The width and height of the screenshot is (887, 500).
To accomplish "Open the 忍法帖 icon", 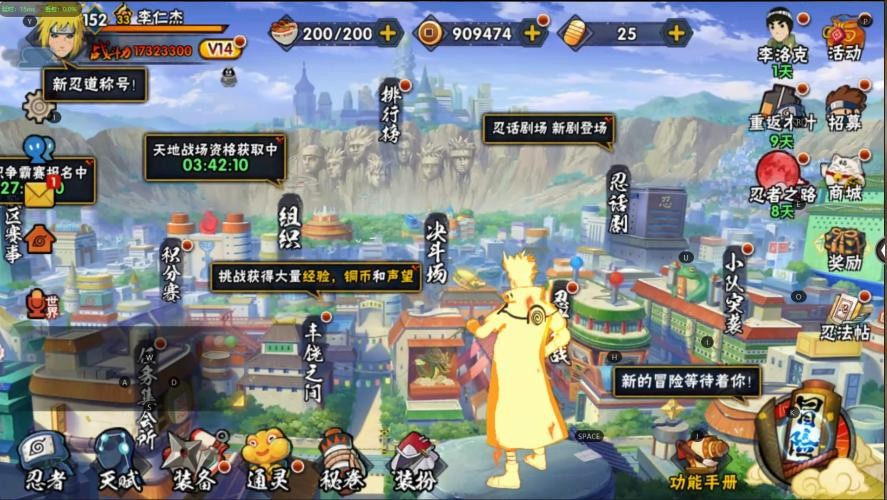I will [x=845, y=317].
